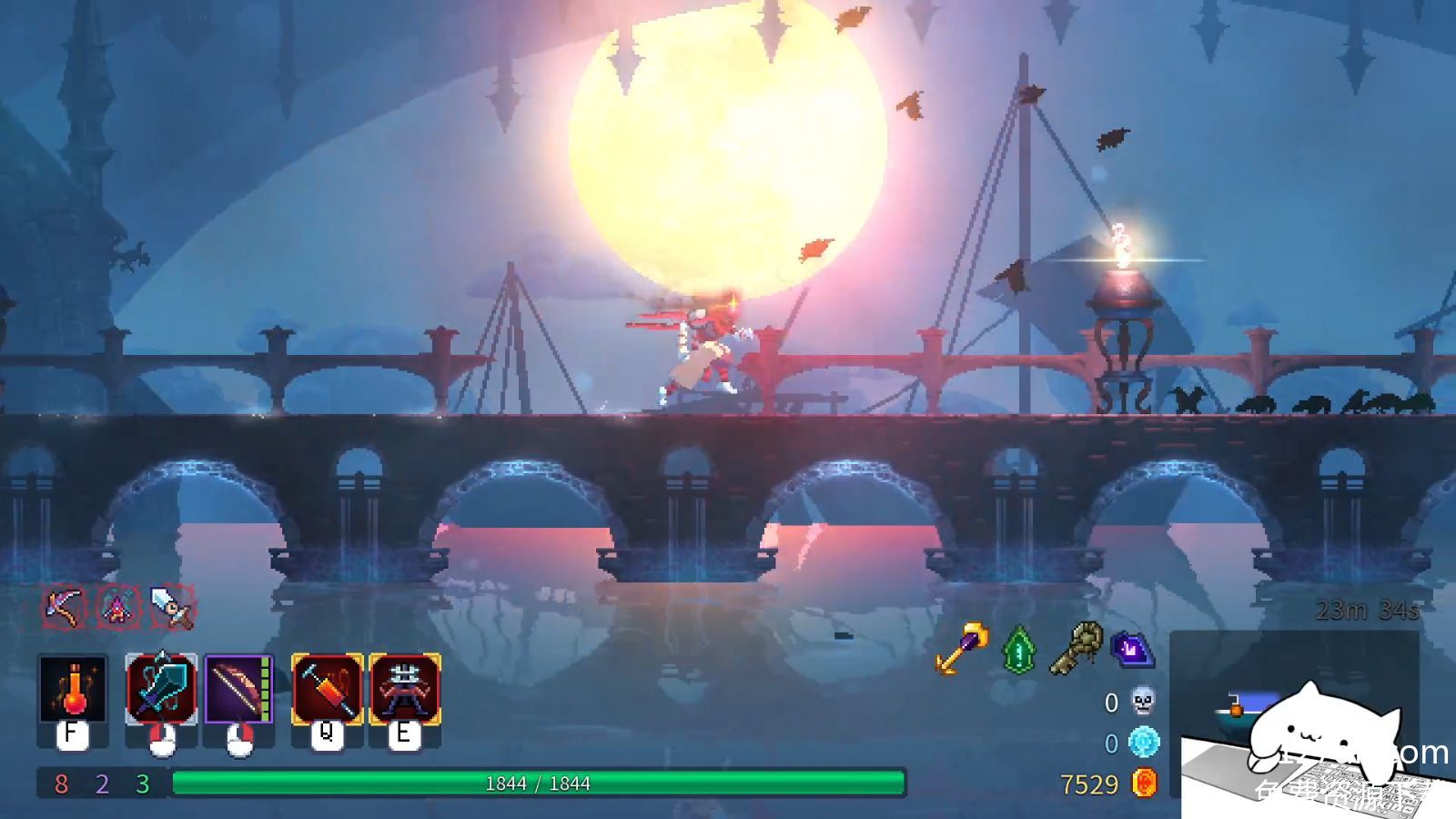Activate the armored figure skill slot

pos(405,689)
